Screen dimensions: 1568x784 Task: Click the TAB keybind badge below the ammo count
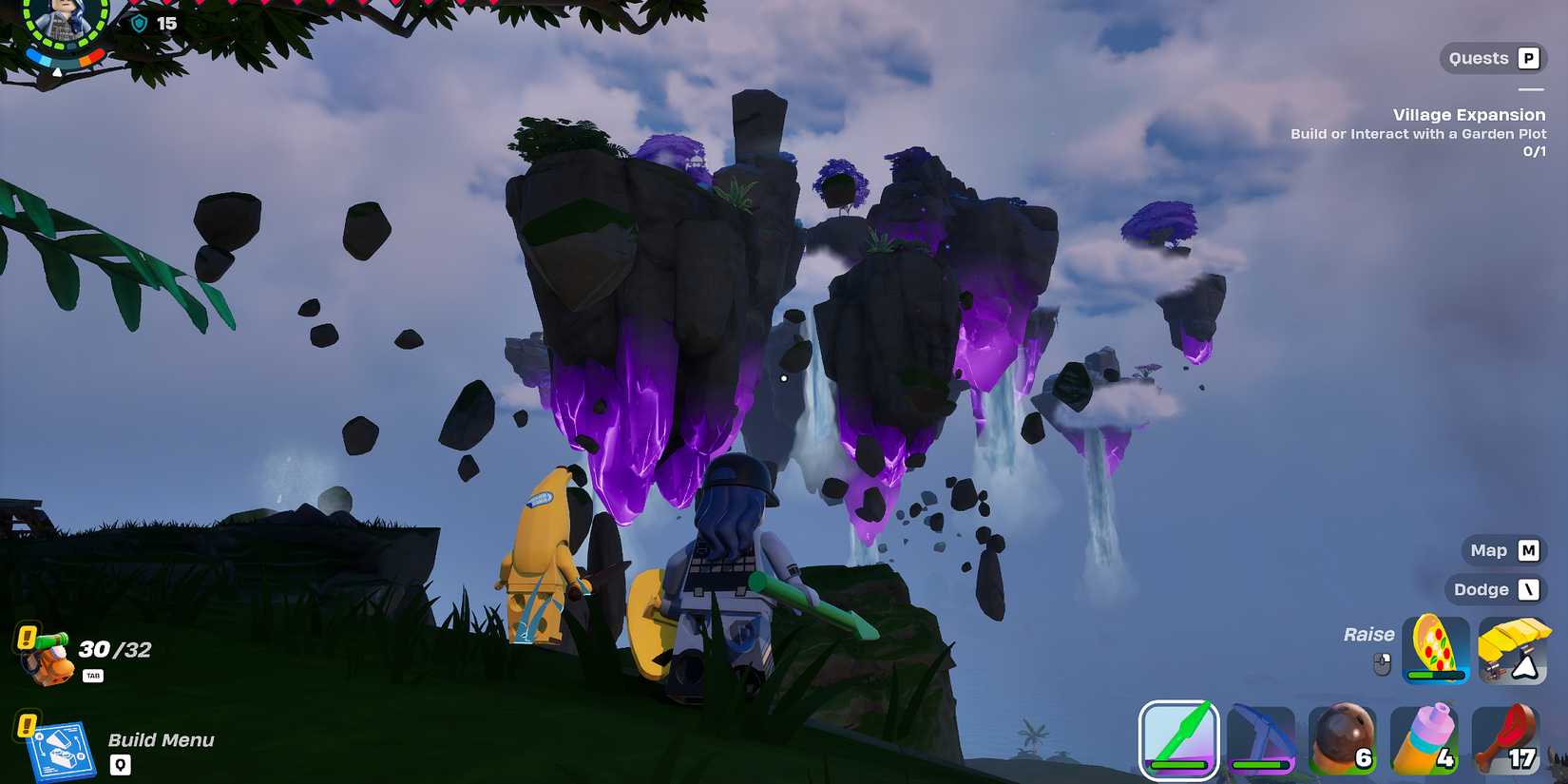[93, 678]
